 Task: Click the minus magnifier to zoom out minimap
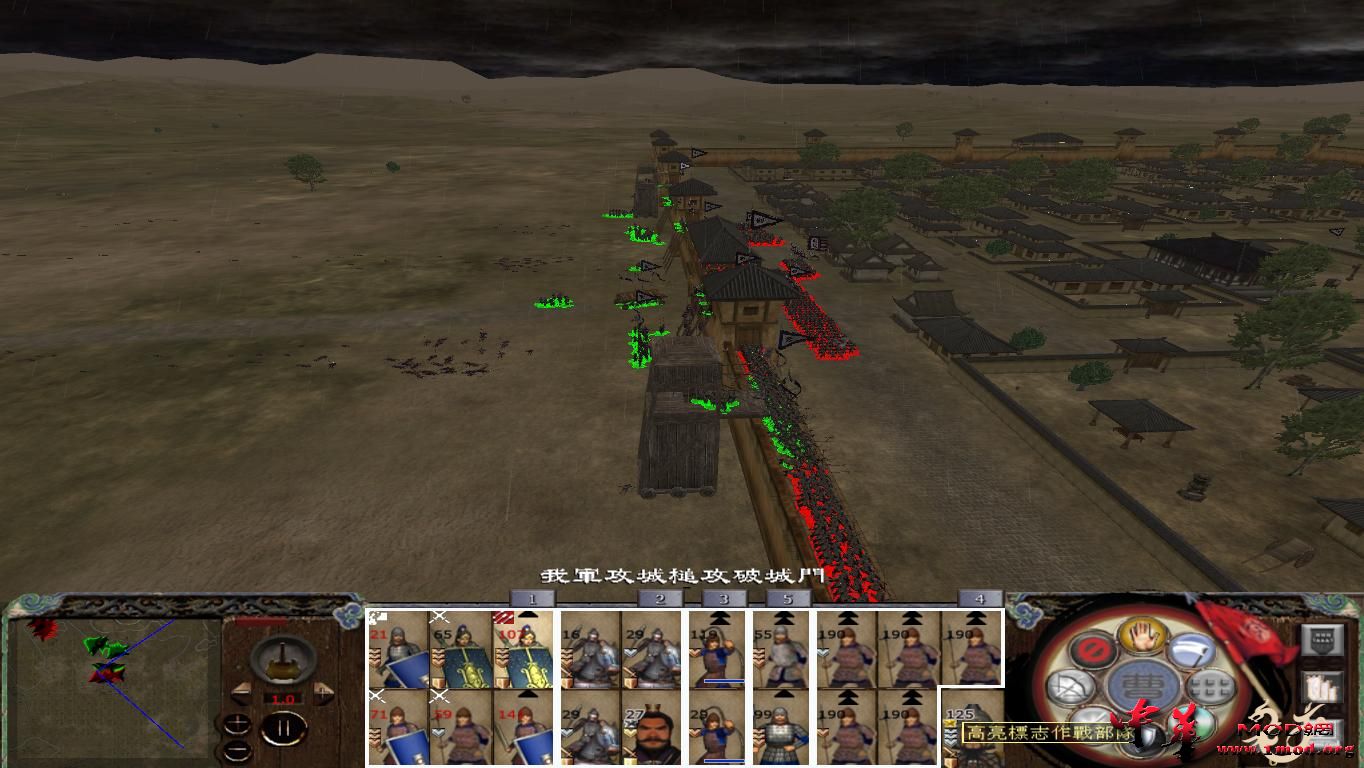click(237, 750)
